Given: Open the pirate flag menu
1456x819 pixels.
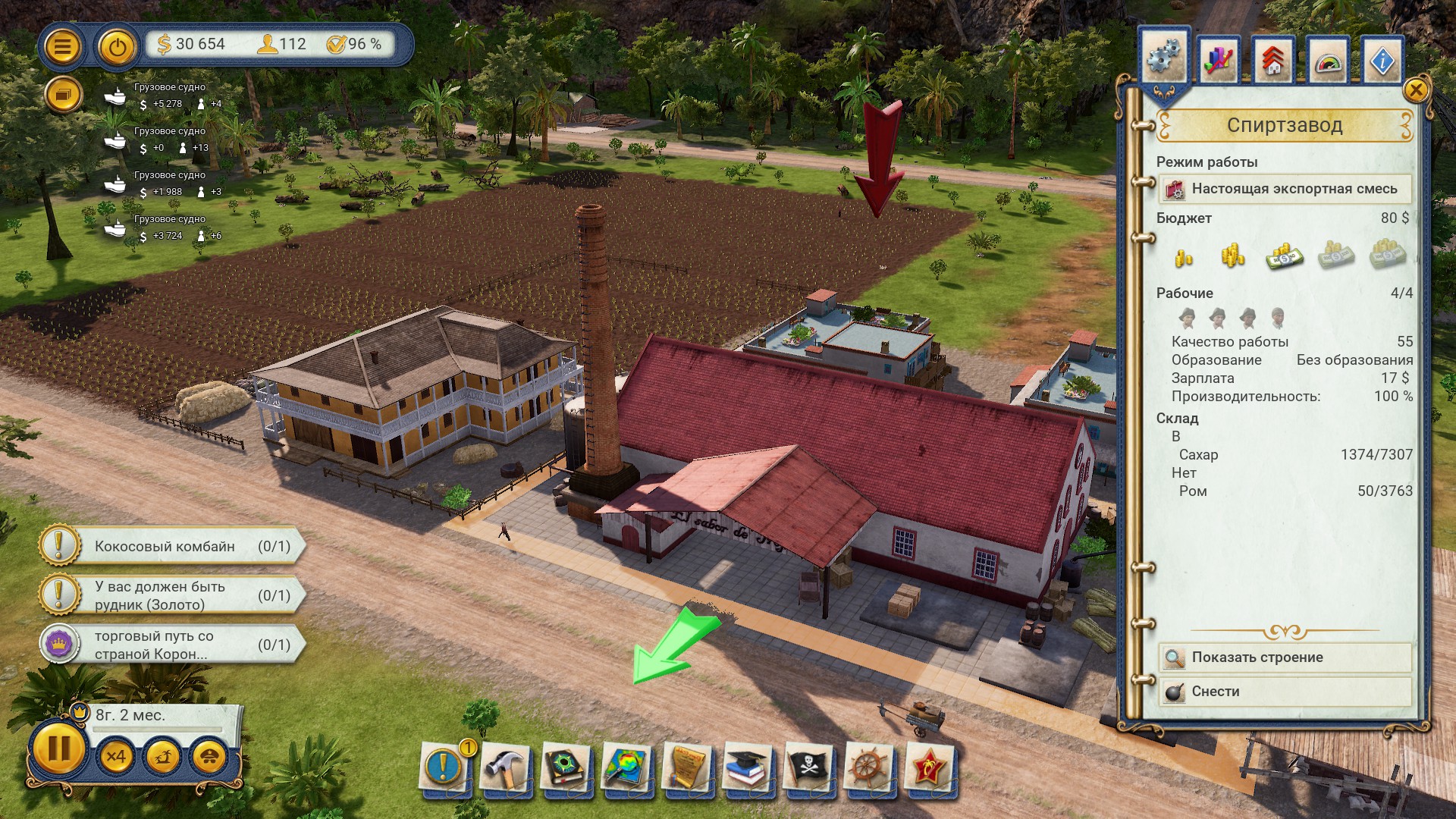Looking at the screenshot, I should coord(808,767).
